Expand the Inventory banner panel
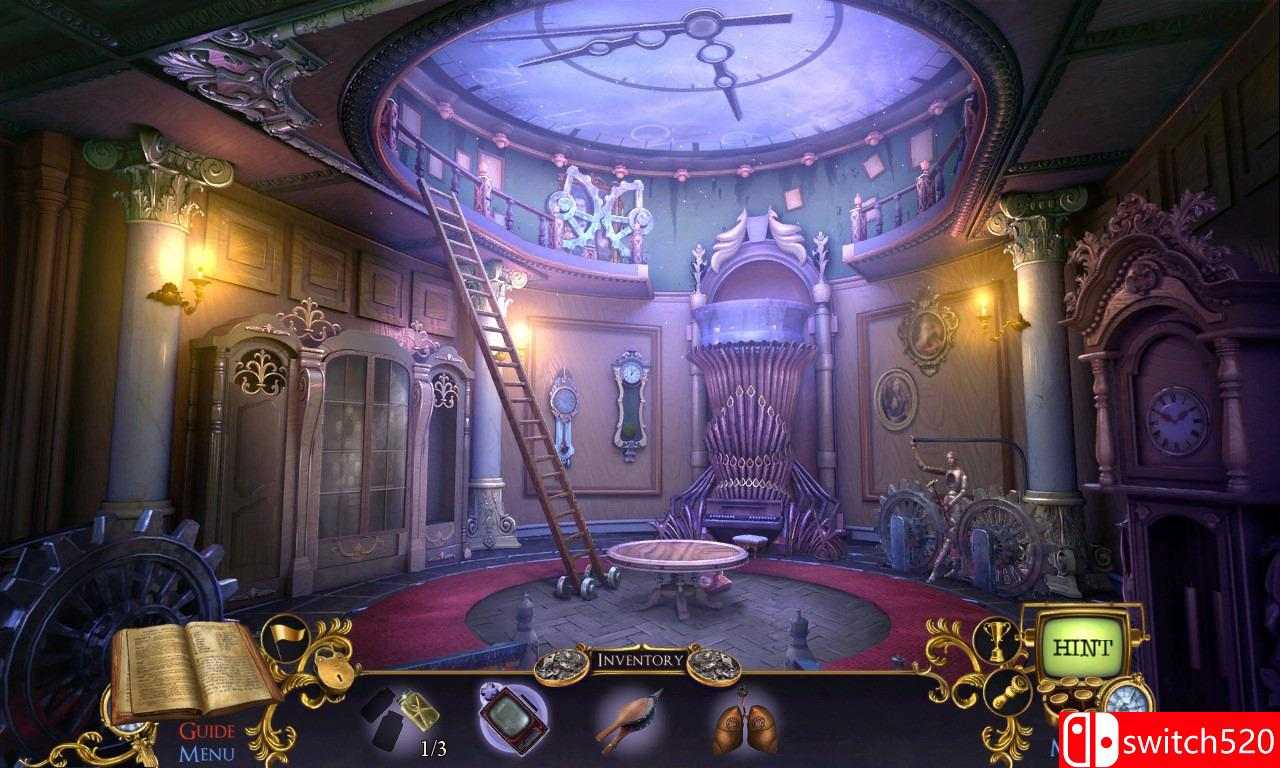Viewport: 1280px width, 768px height. click(640, 660)
